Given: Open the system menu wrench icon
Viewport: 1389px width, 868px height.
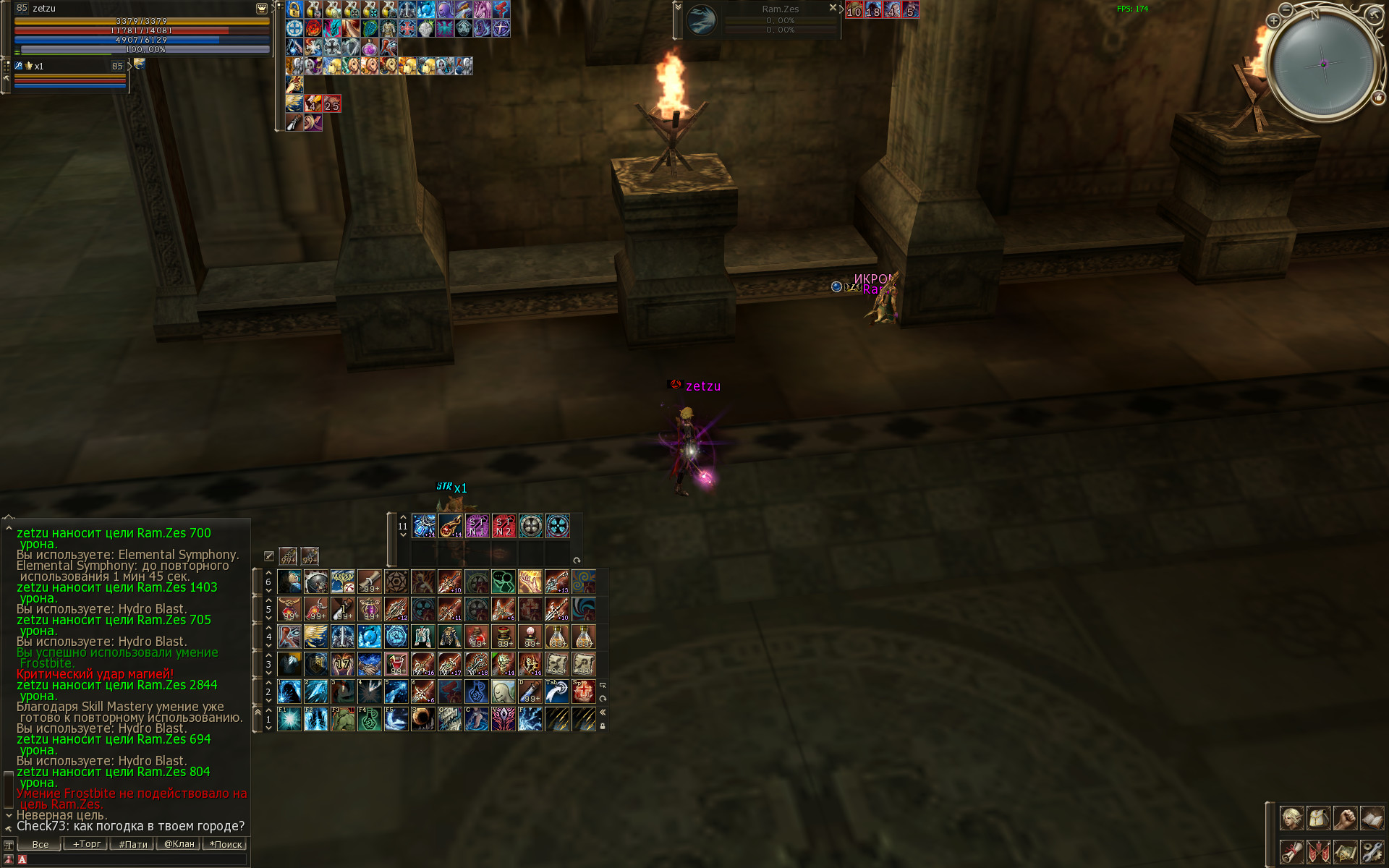Looking at the screenshot, I should pos(1372,851).
